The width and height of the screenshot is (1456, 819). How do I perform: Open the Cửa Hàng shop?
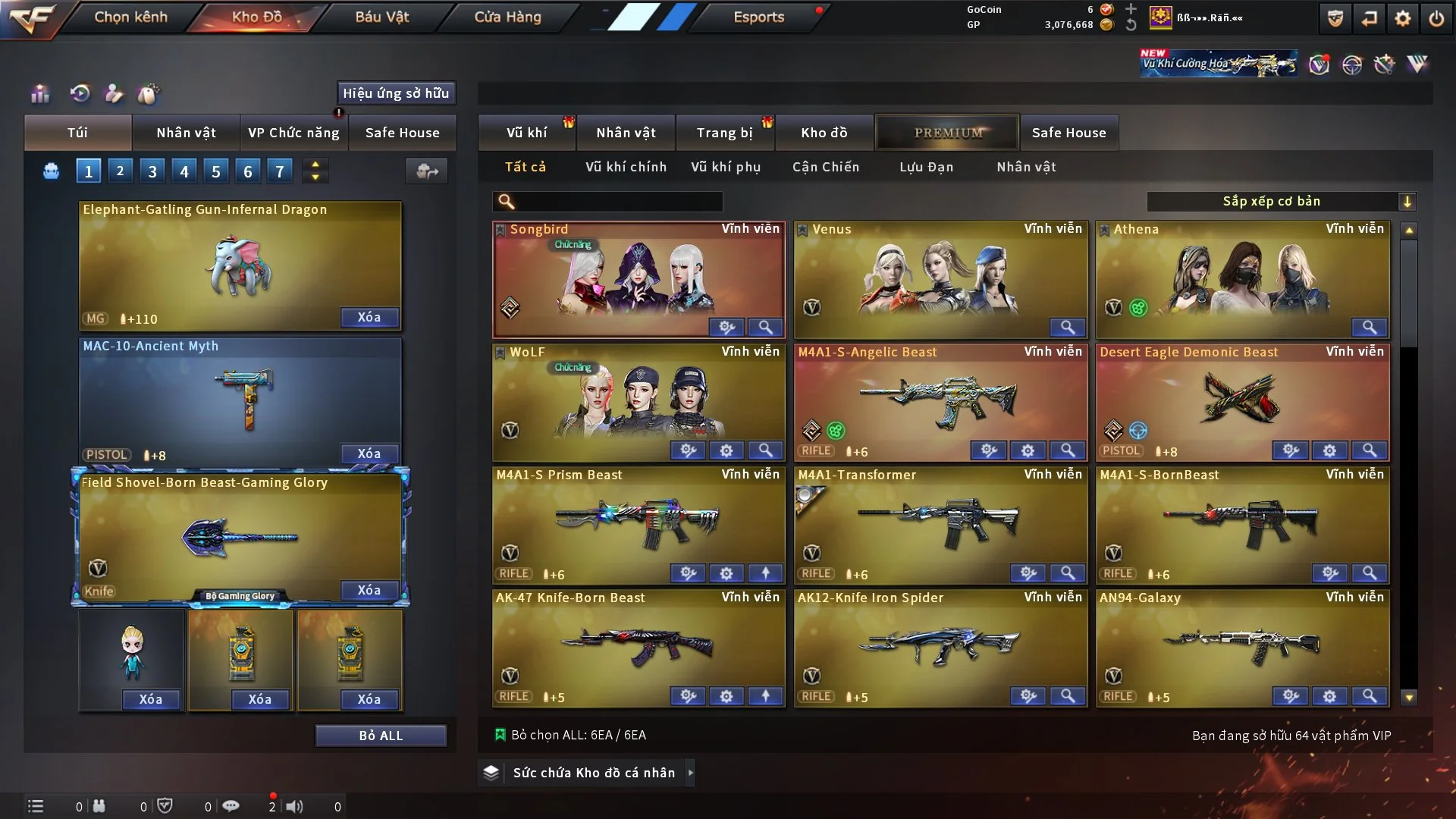coord(507,17)
